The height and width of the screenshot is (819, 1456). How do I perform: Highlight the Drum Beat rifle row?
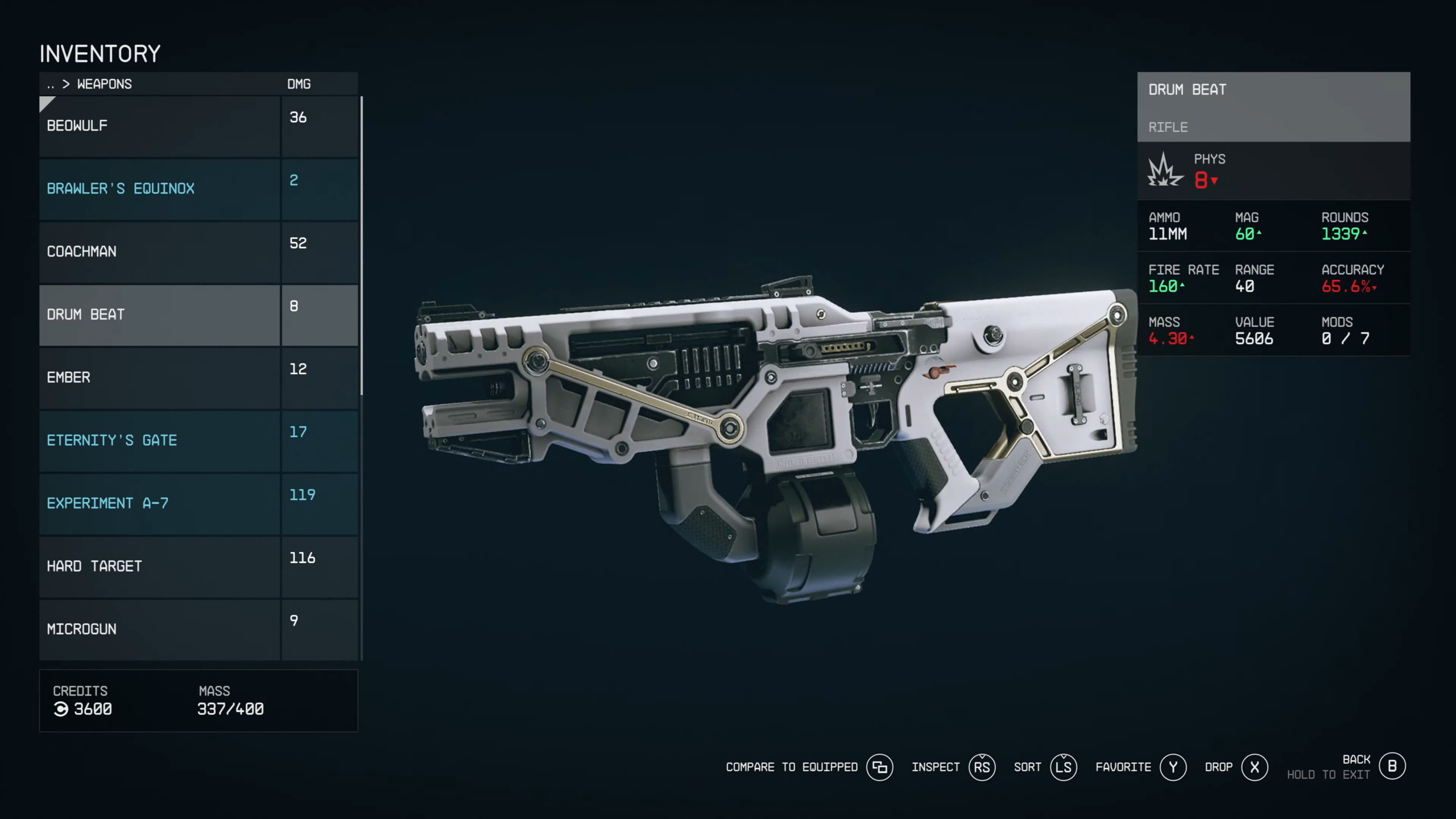(x=159, y=315)
